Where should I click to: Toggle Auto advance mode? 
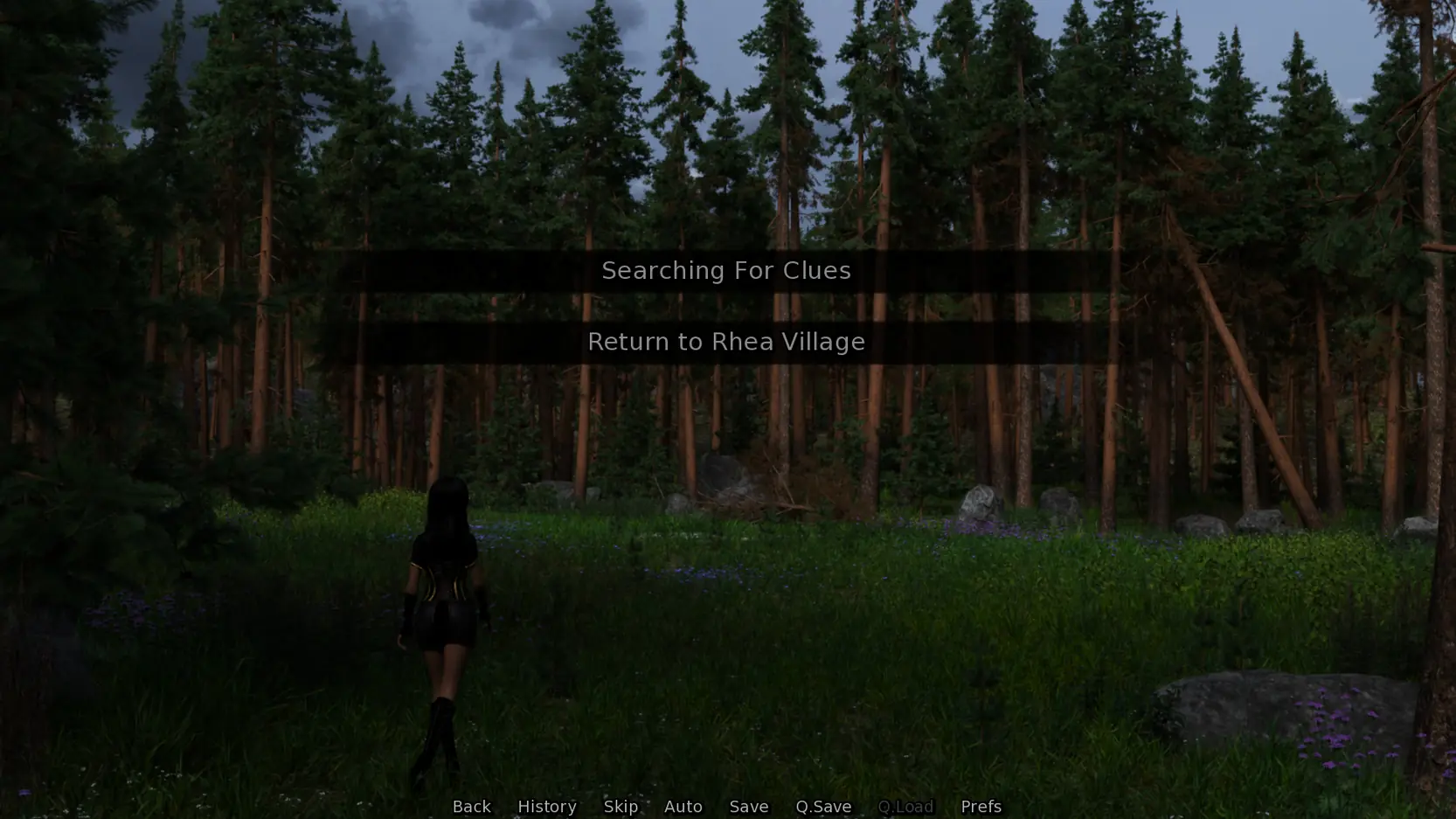683,806
